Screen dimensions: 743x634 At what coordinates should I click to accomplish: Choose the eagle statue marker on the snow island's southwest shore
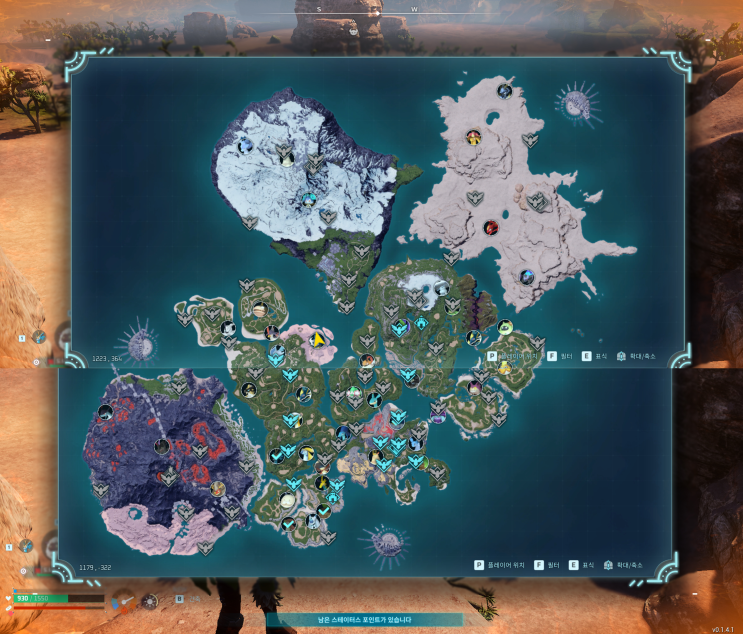(250, 222)
